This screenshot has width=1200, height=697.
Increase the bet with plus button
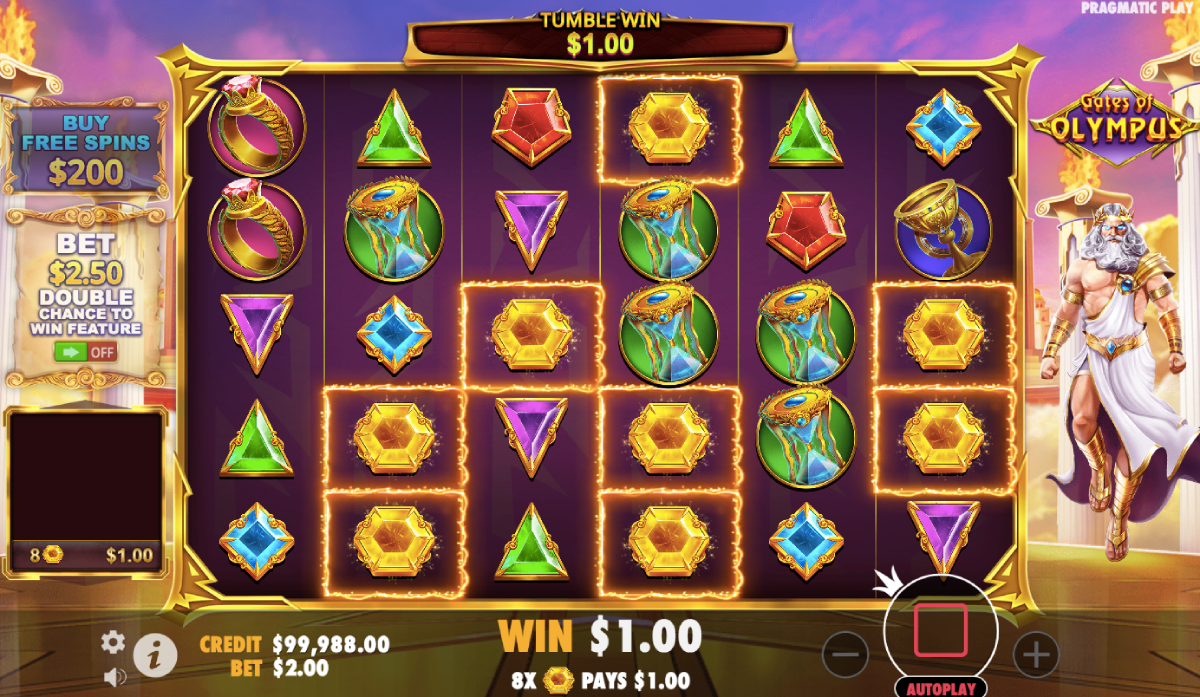click(x=1035, y=654)
